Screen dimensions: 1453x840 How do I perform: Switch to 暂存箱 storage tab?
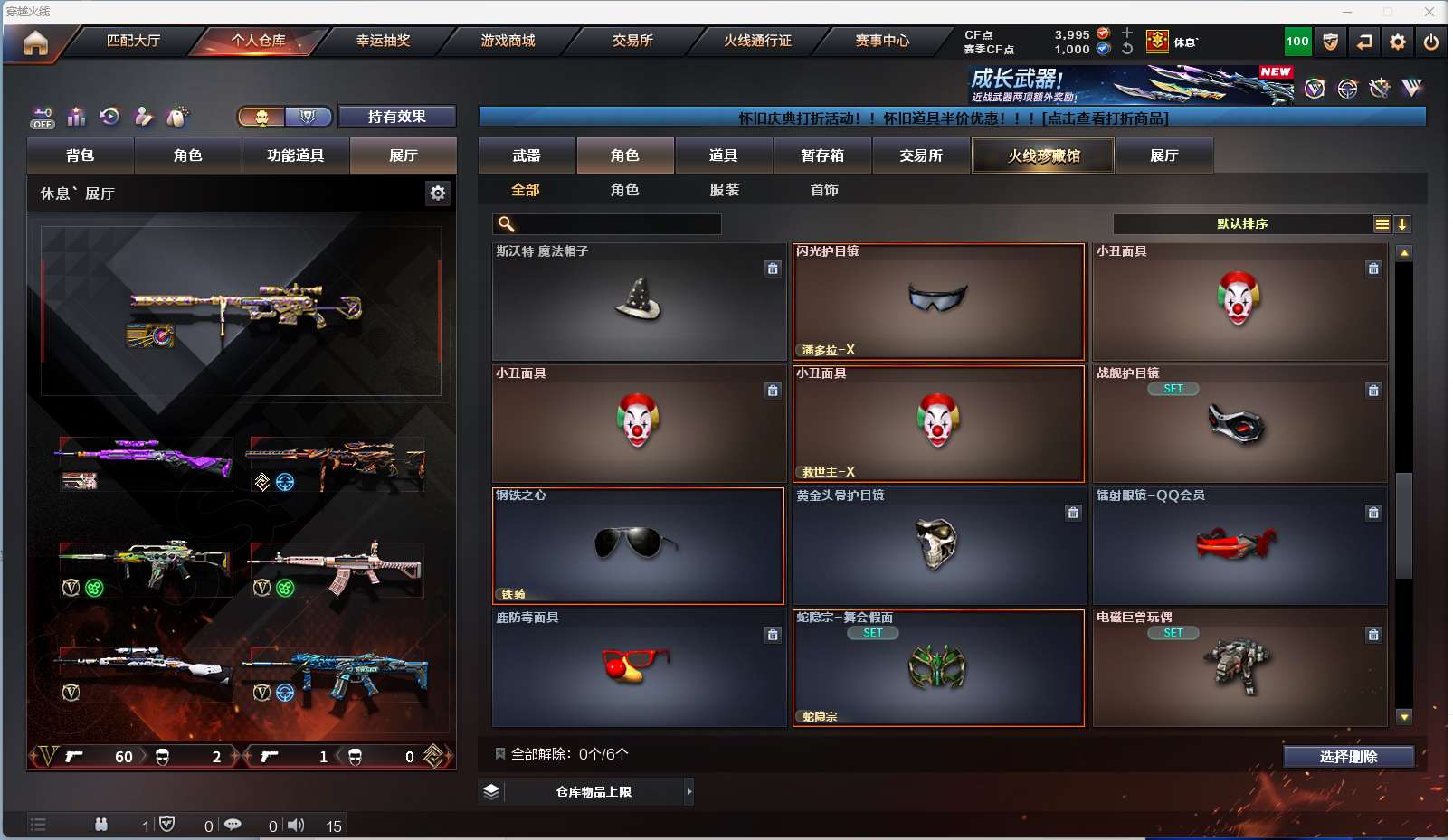coord(822,156)
